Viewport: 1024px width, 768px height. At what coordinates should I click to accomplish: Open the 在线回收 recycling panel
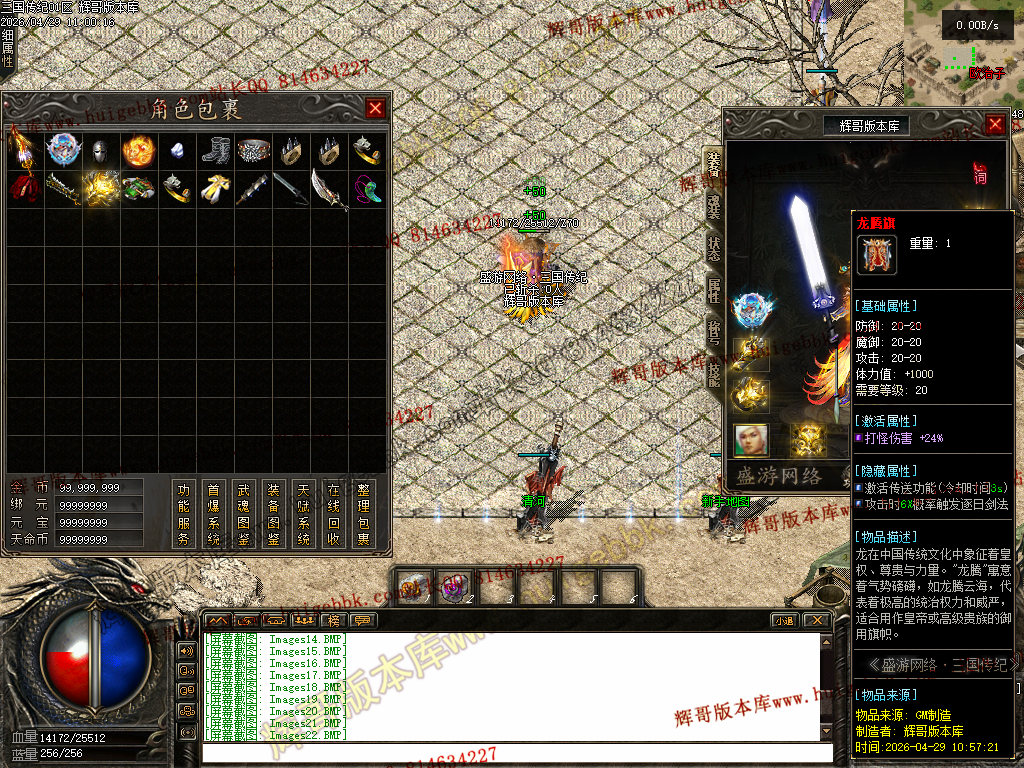333,514
